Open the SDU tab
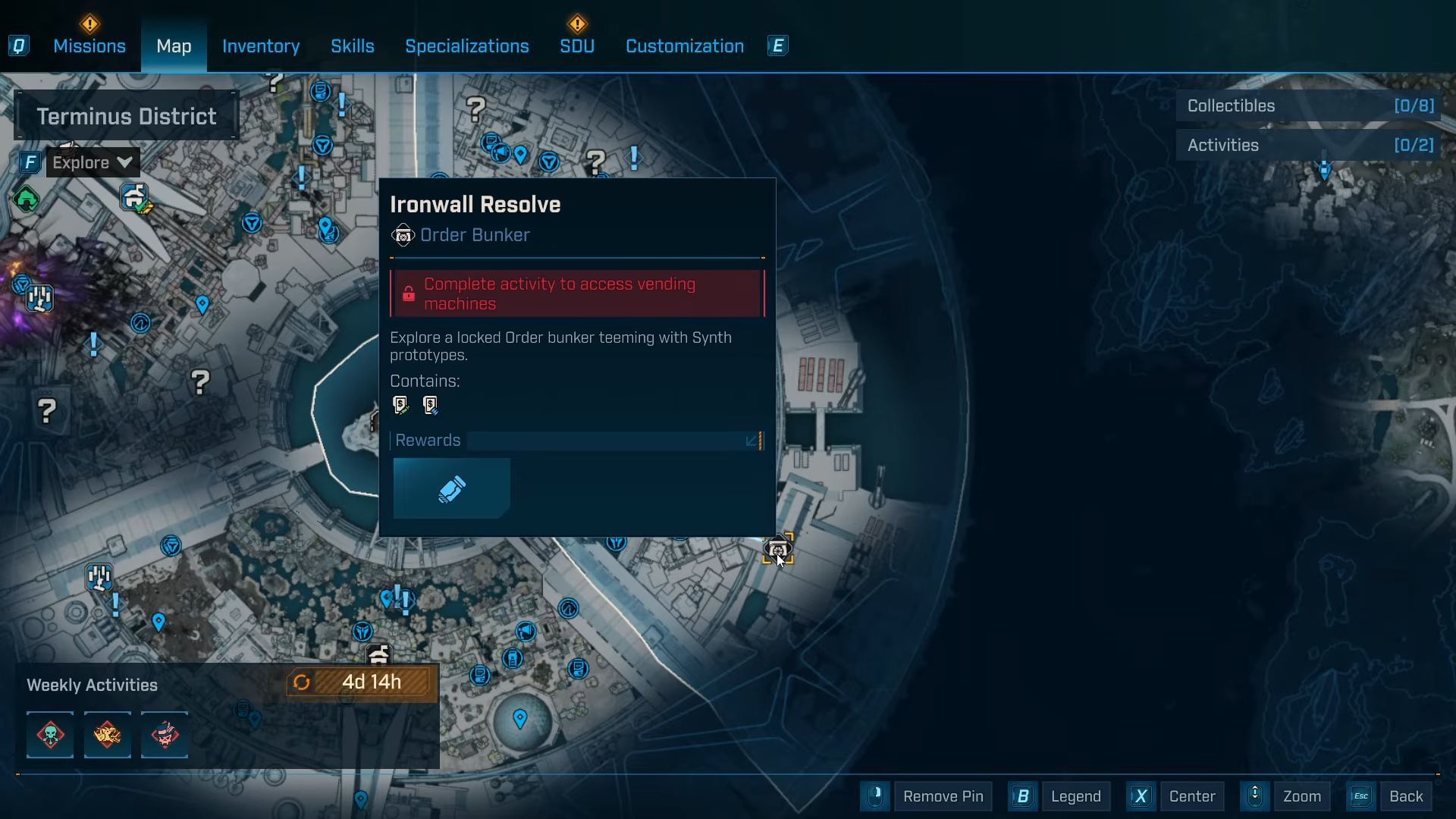The height and width of the screenshot is (819, 1456). pos(577,46)
